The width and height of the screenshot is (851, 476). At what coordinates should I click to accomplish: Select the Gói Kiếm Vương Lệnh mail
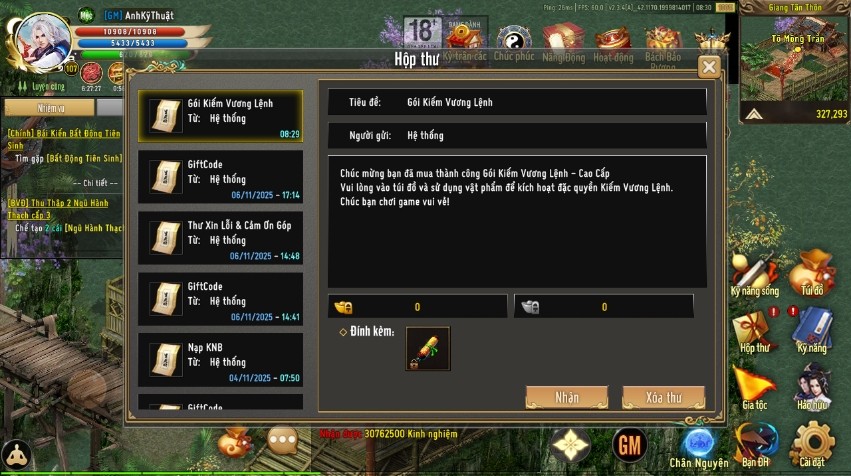[220, 117]
